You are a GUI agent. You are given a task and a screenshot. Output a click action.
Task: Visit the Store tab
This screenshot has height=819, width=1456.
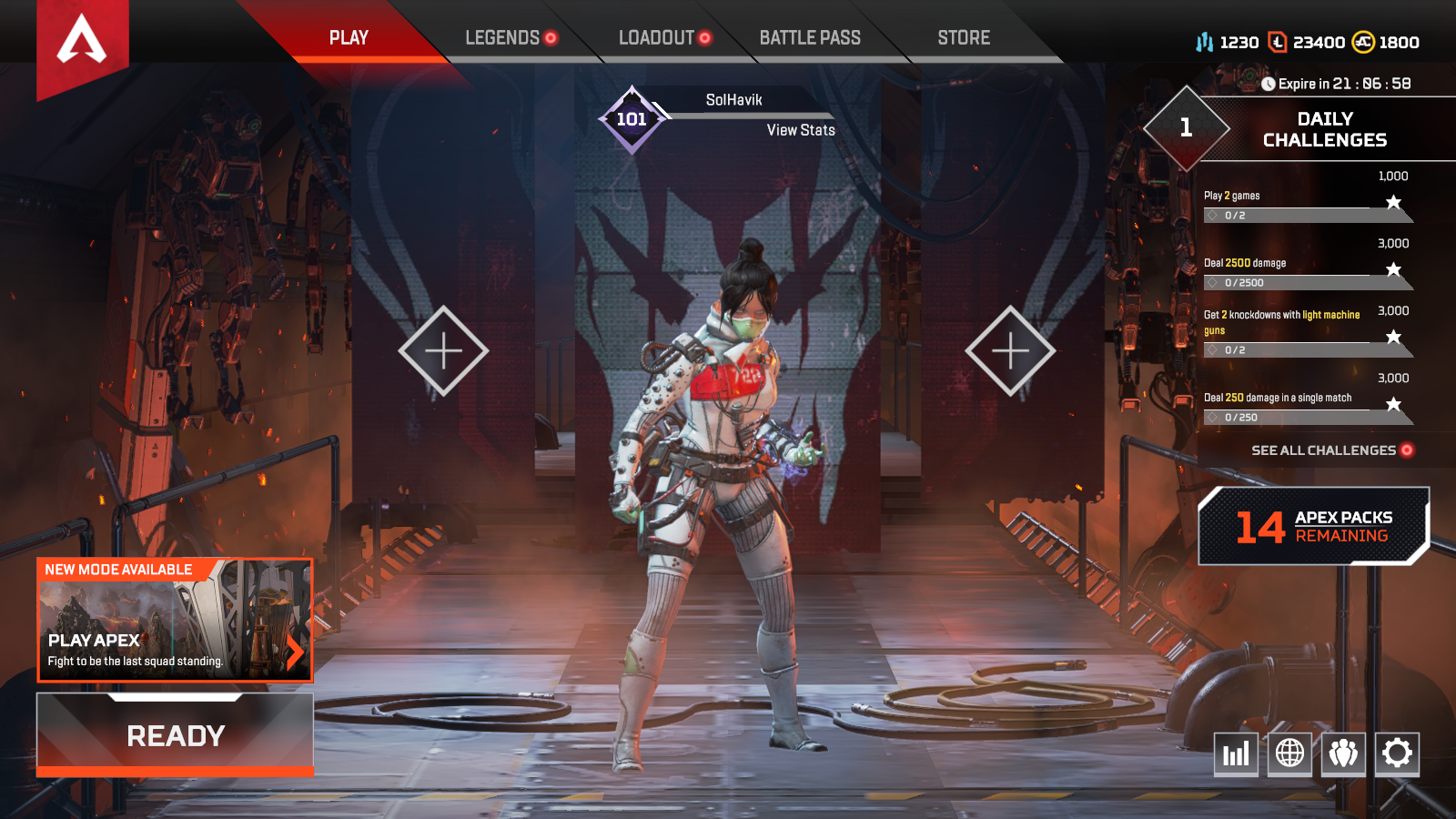coord(964,38)
